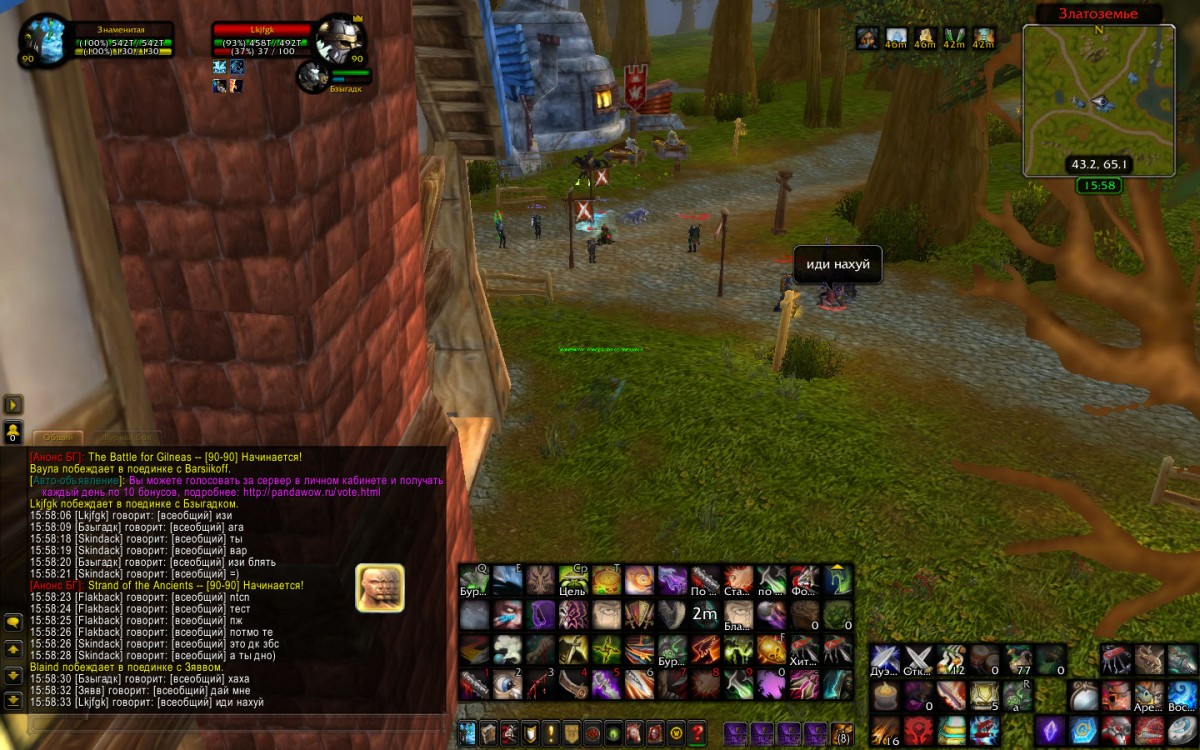This screenshot has height=750, width=1200.
Task: Open the quest log exclamation mark button
Action: click(551, 732)
